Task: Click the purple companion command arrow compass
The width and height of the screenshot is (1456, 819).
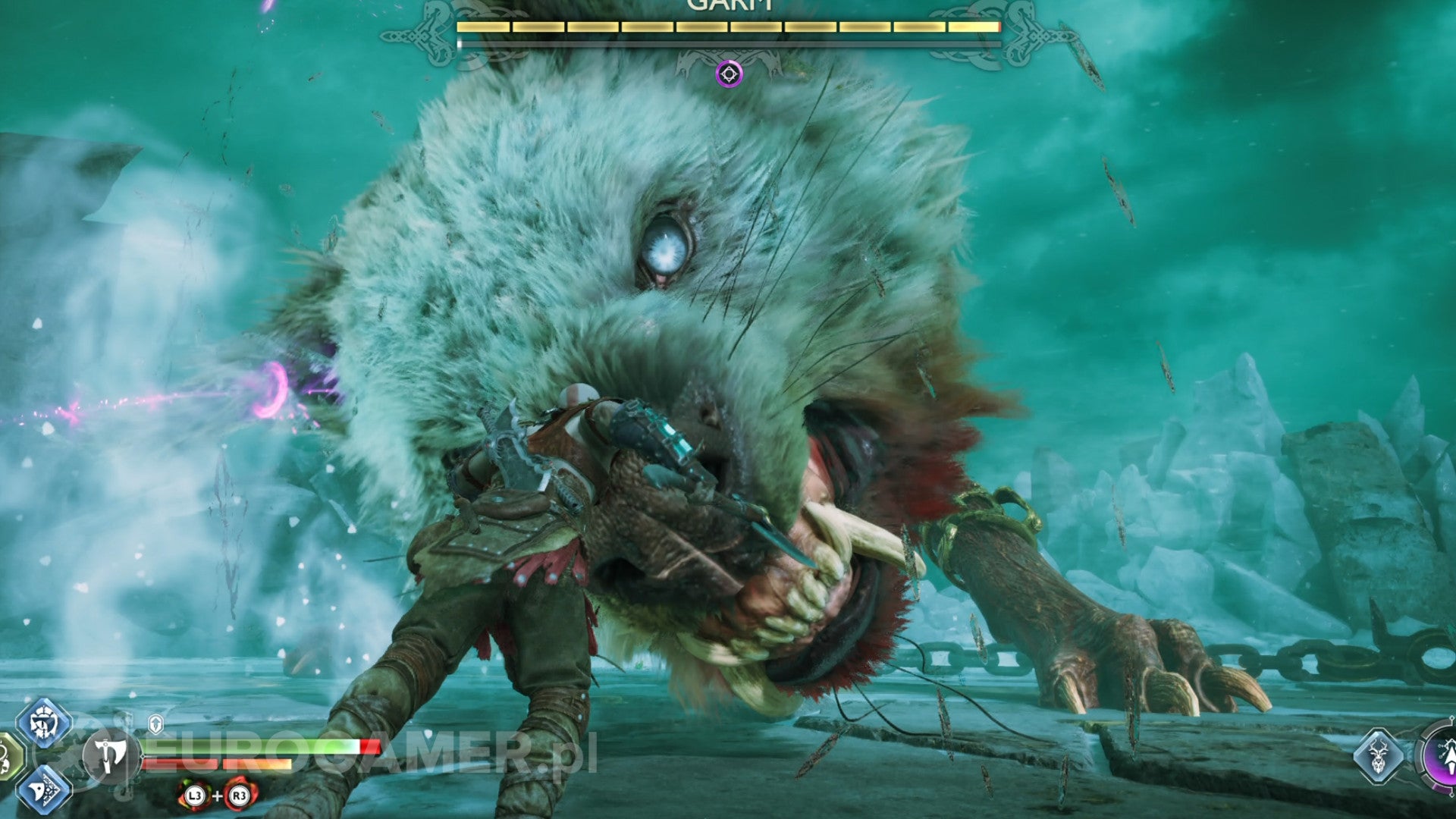Action: [x=1451, y=757]
